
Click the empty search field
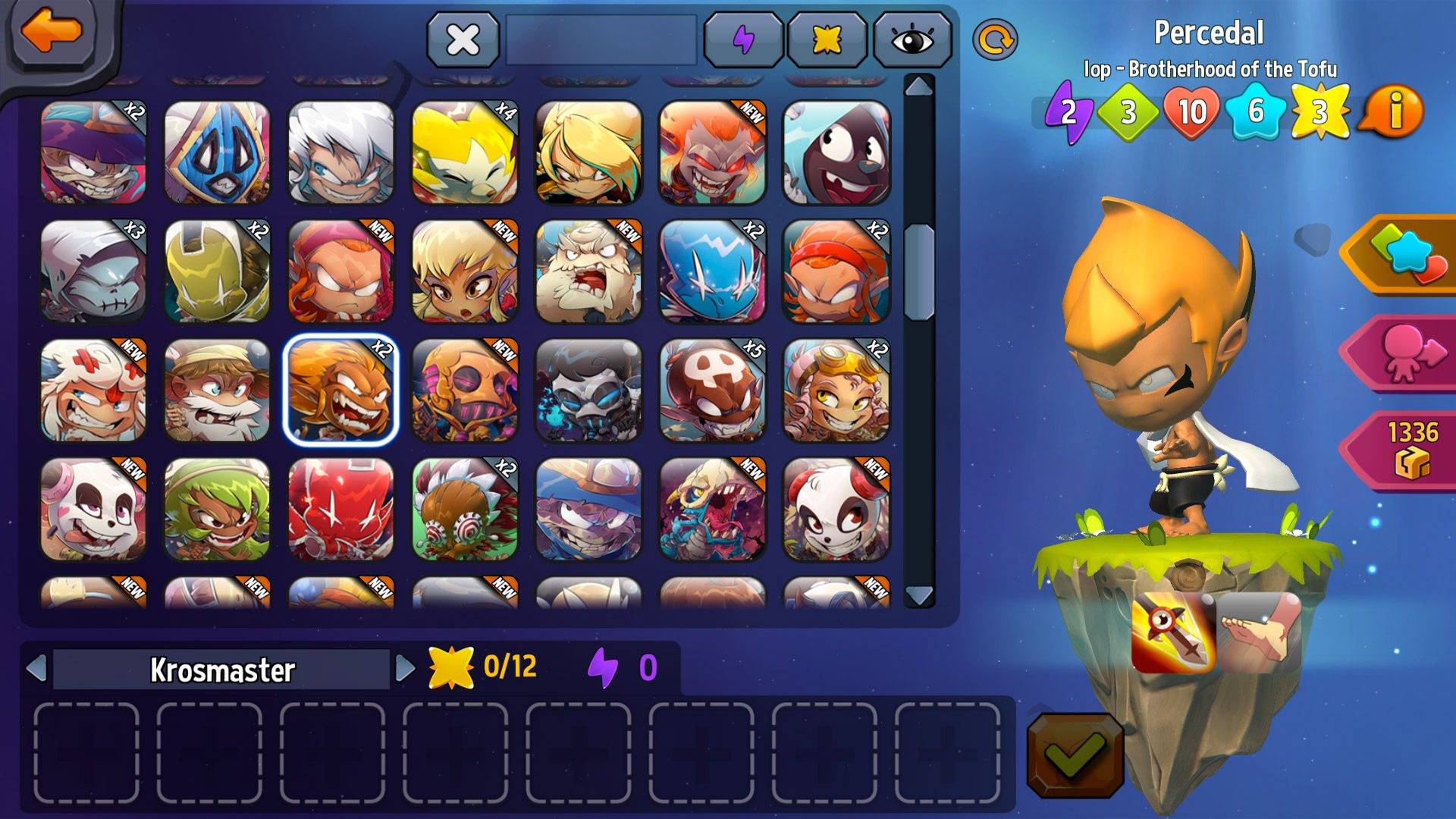[x=601, y=39]
